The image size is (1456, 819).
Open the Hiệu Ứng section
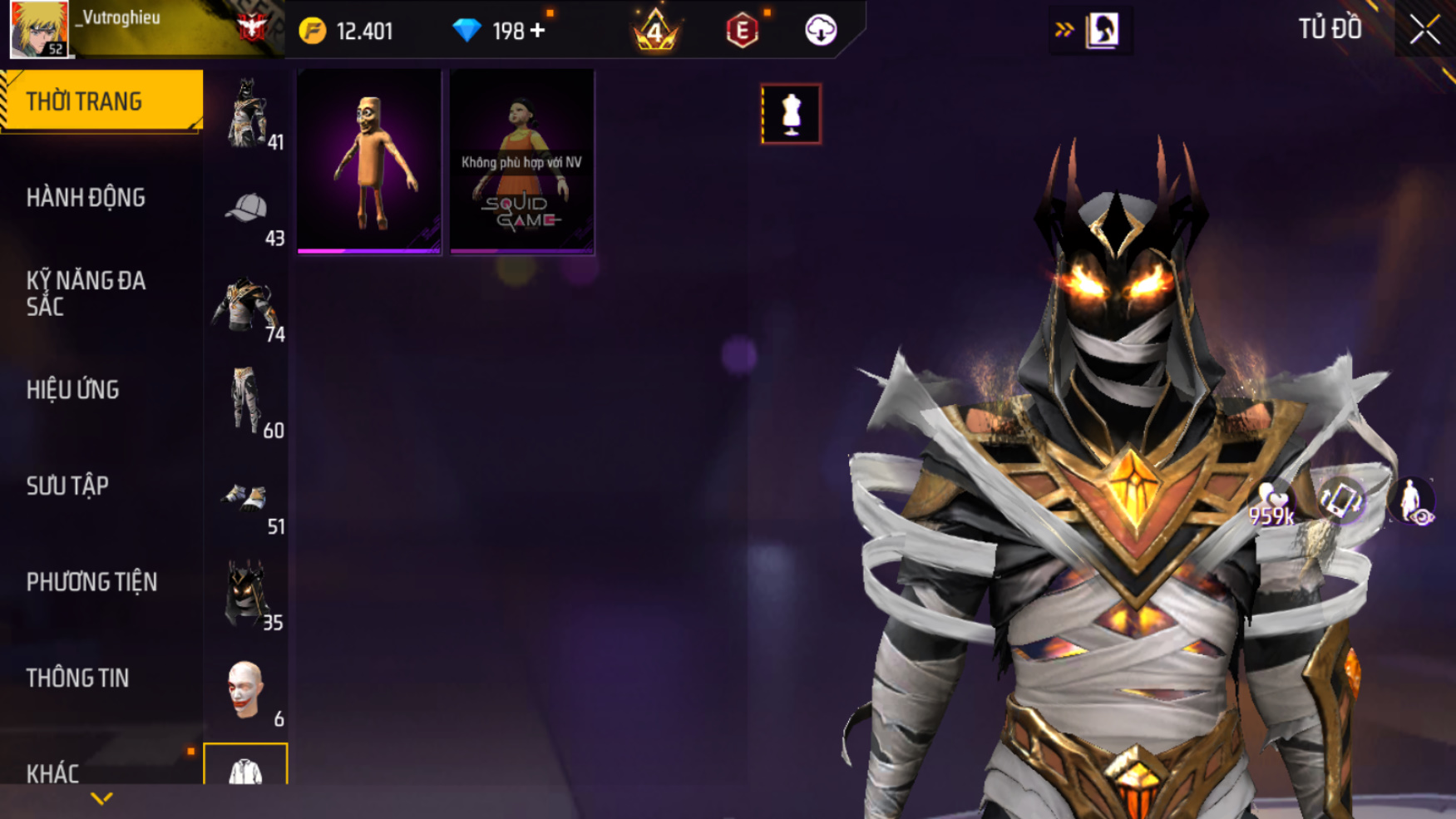[73, 390]
